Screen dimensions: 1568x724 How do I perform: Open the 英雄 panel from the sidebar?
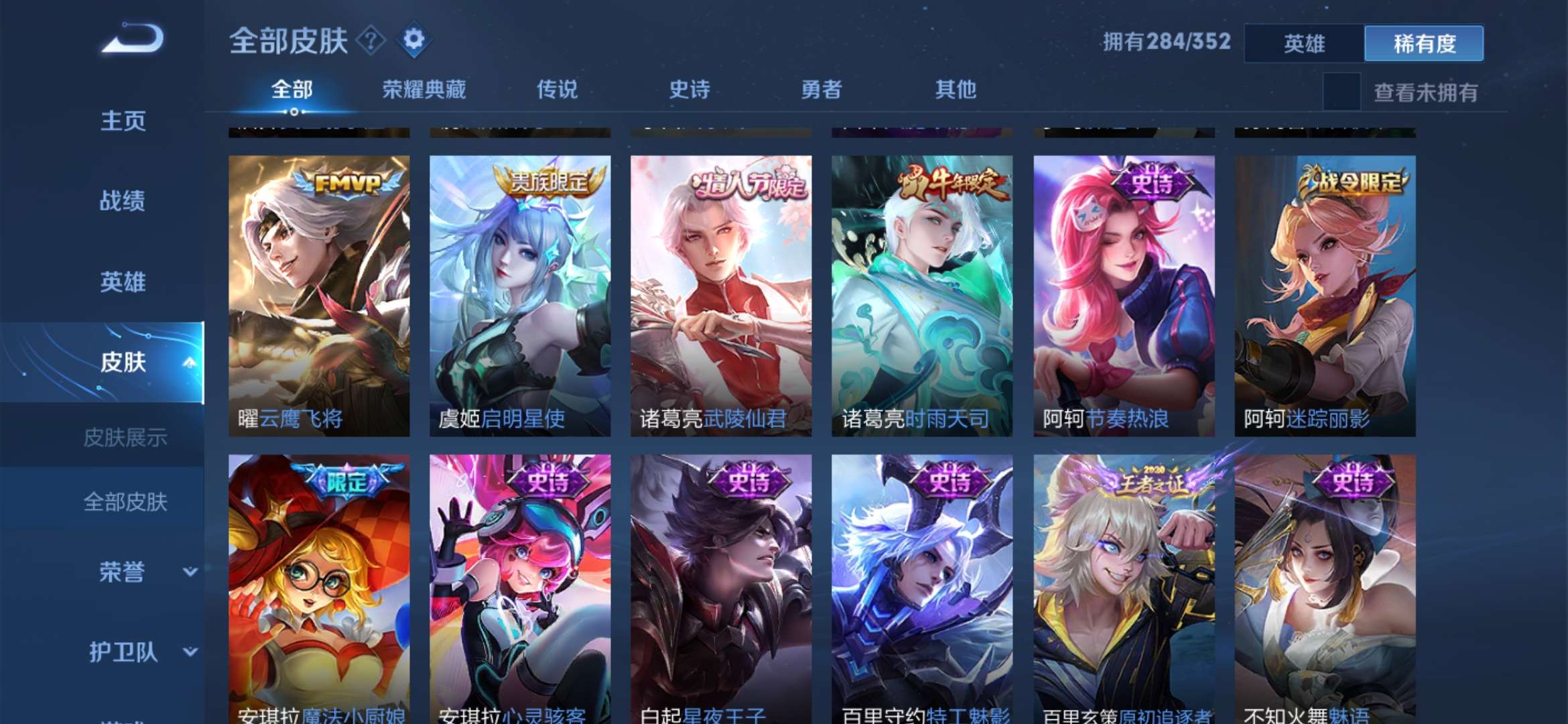(123, 283)
